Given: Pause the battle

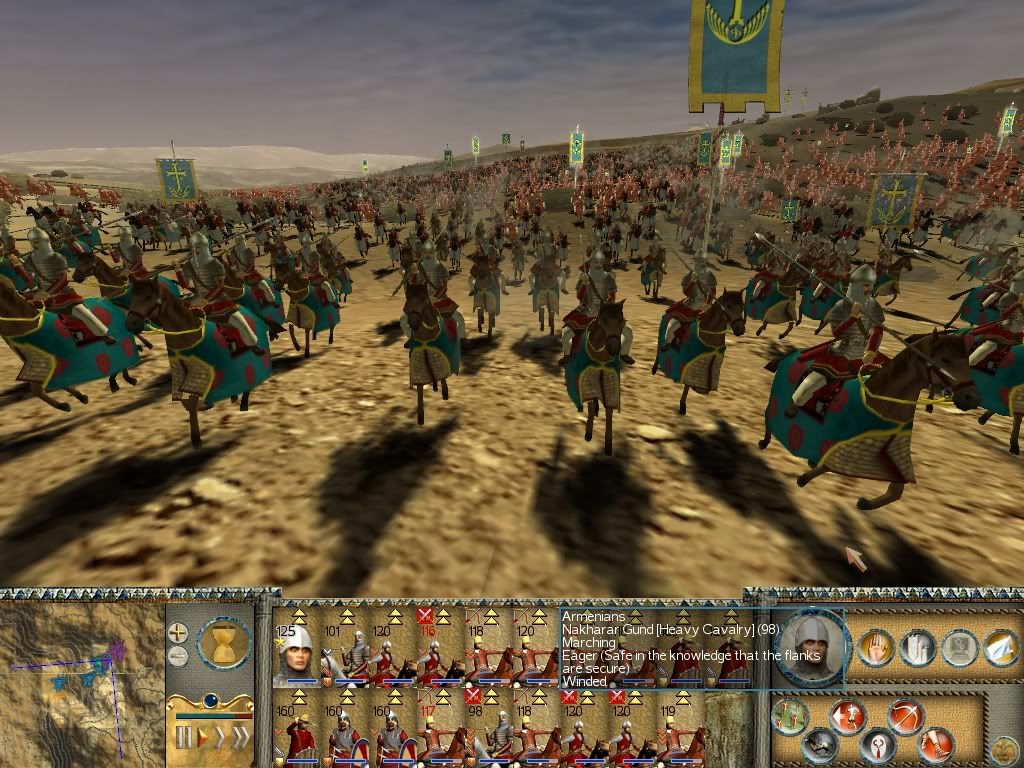Looking at the screenshot, I should 183,738.
